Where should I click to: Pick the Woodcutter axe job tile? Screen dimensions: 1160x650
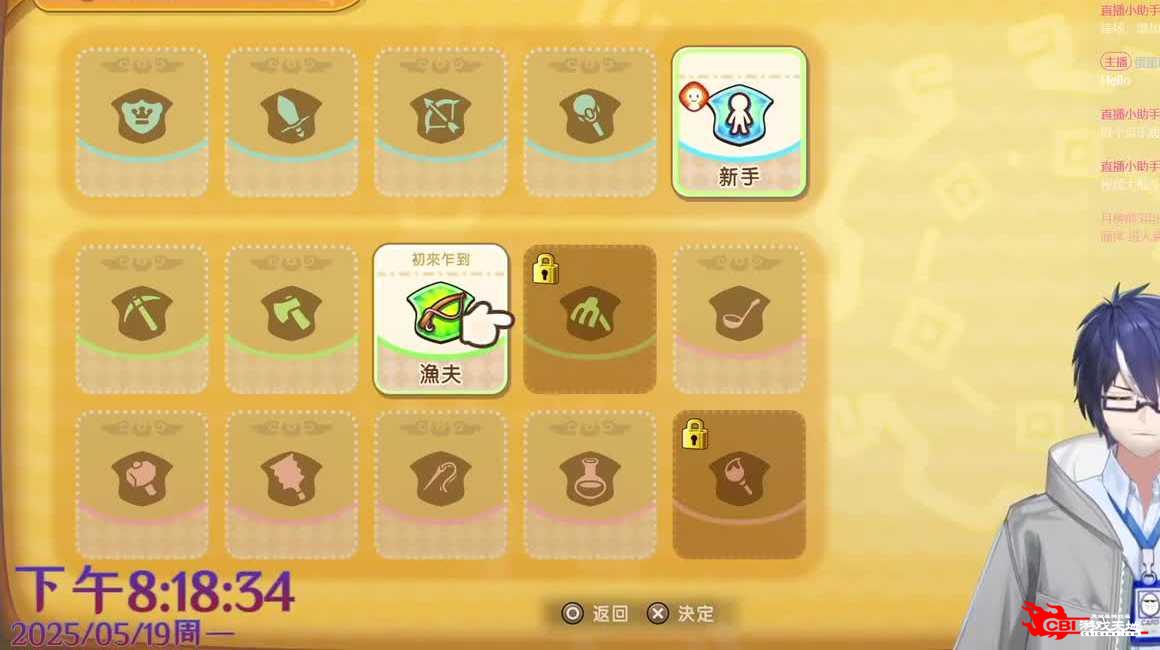(291, 319)
